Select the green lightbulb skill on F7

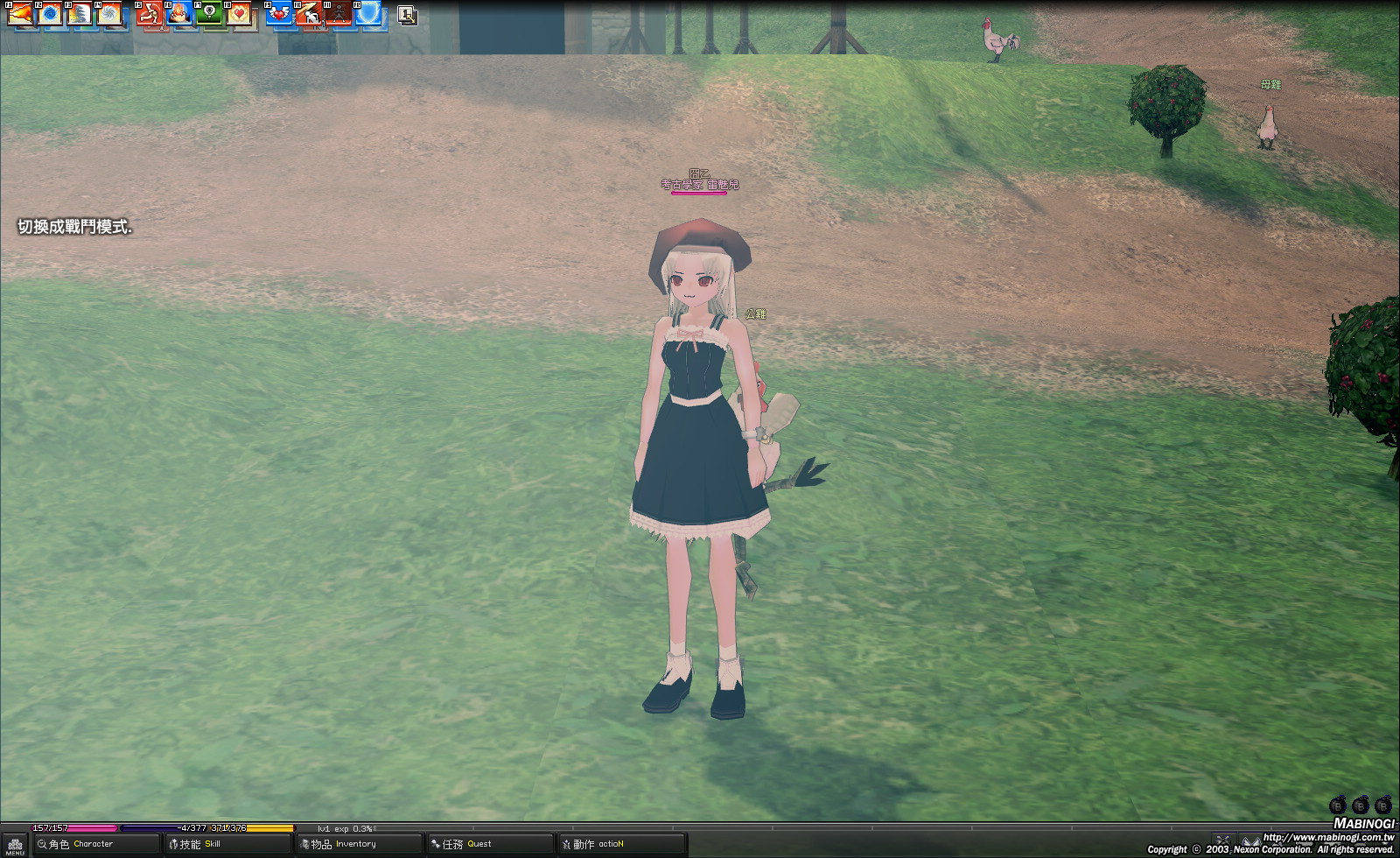point(210,14)
